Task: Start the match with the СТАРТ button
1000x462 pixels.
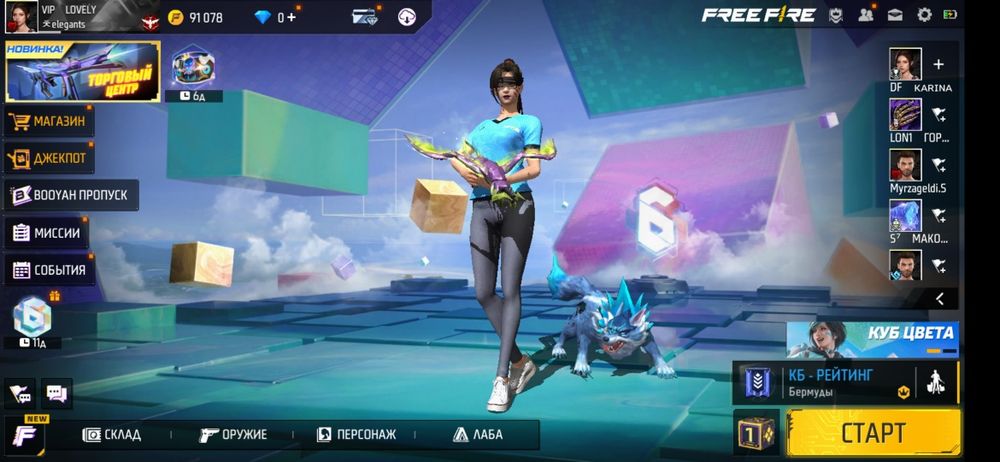Action: [873, 433]
